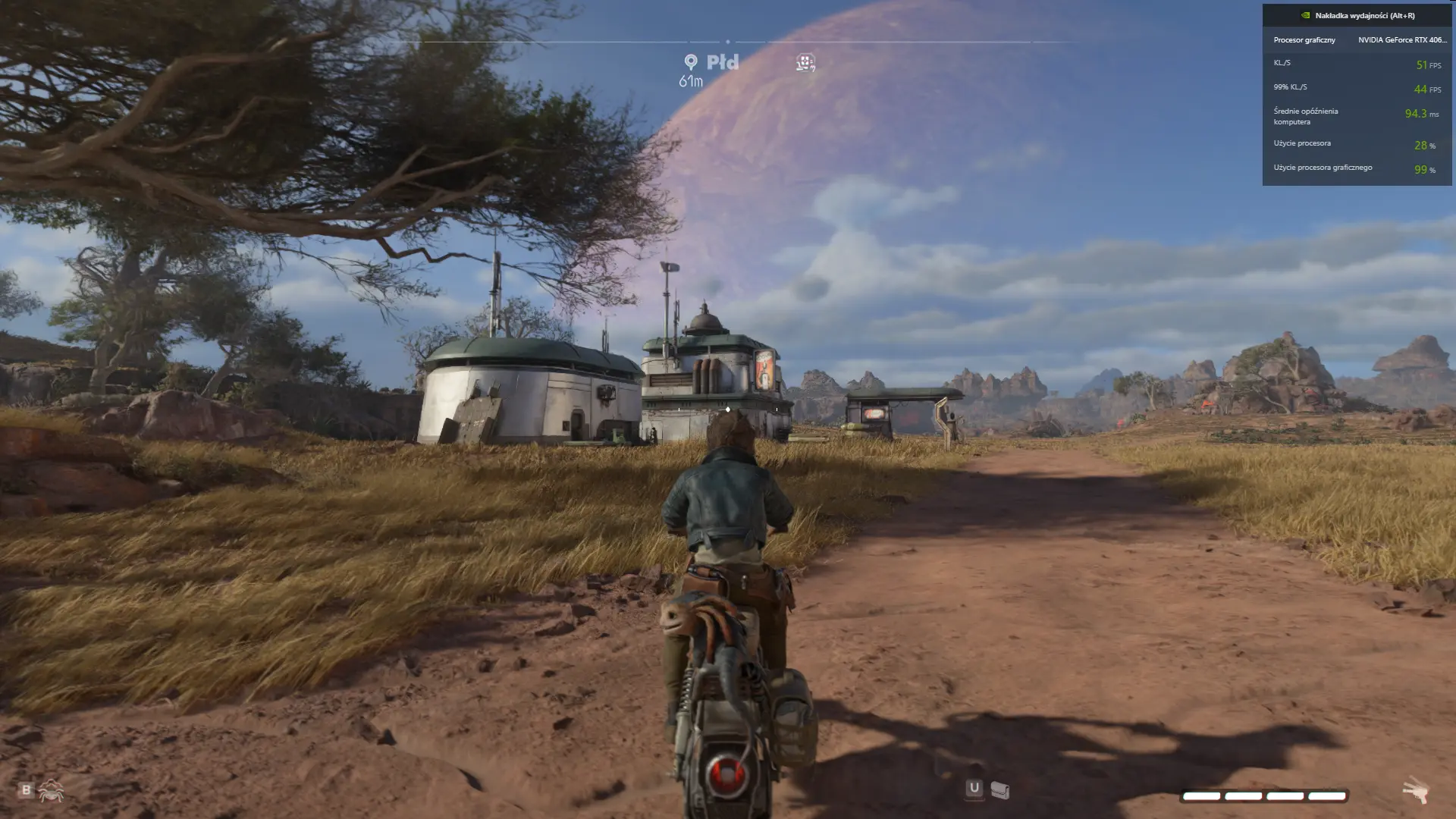Select the blaster weapon icon

[1416, 791]
